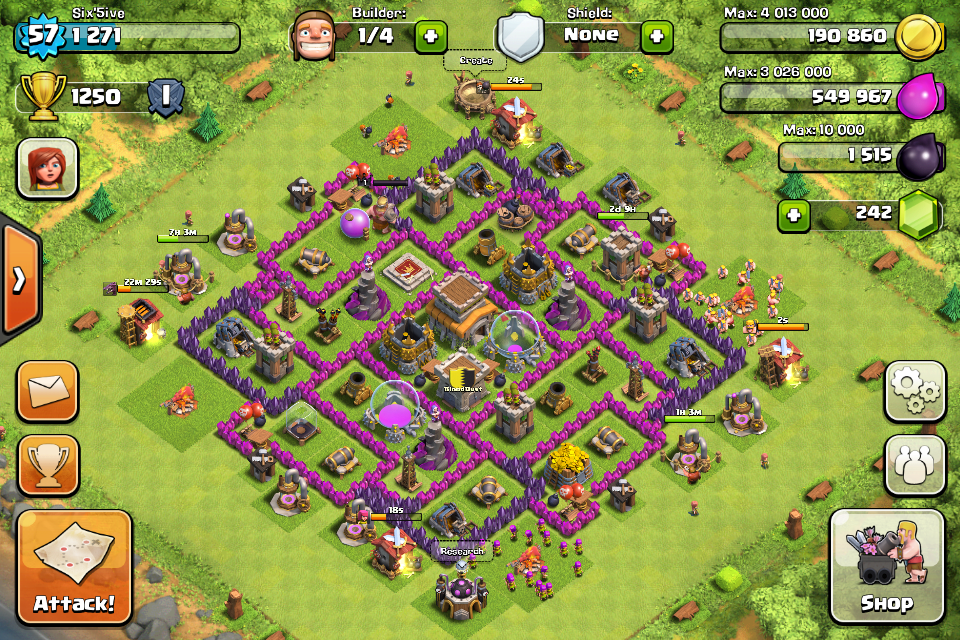Open the settings gears button
This screenshot has height=640, width=960.
pyautogui.click(x=914, y=391)
